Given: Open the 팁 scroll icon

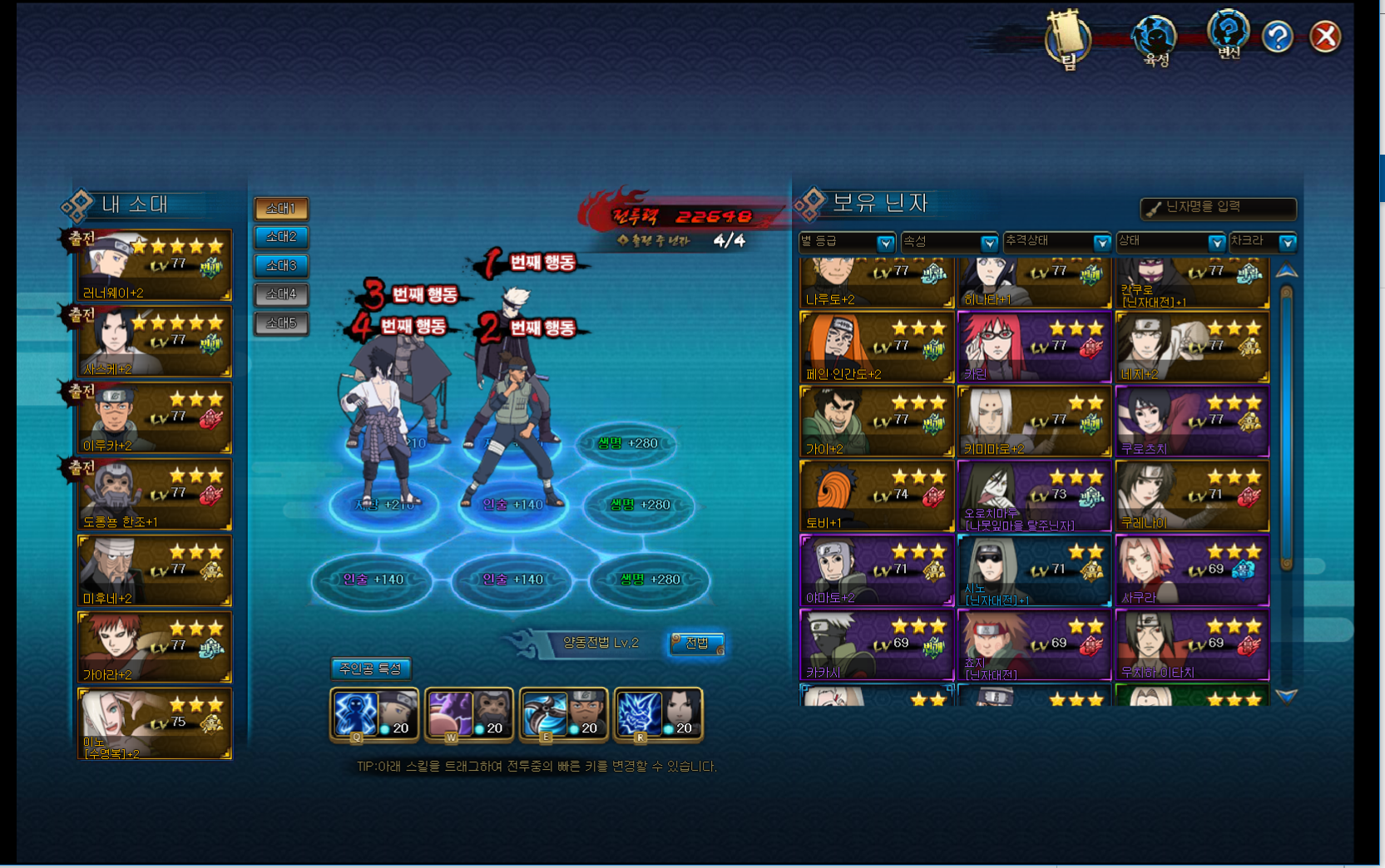Looking at the screenshot, I should [1068, 39].
